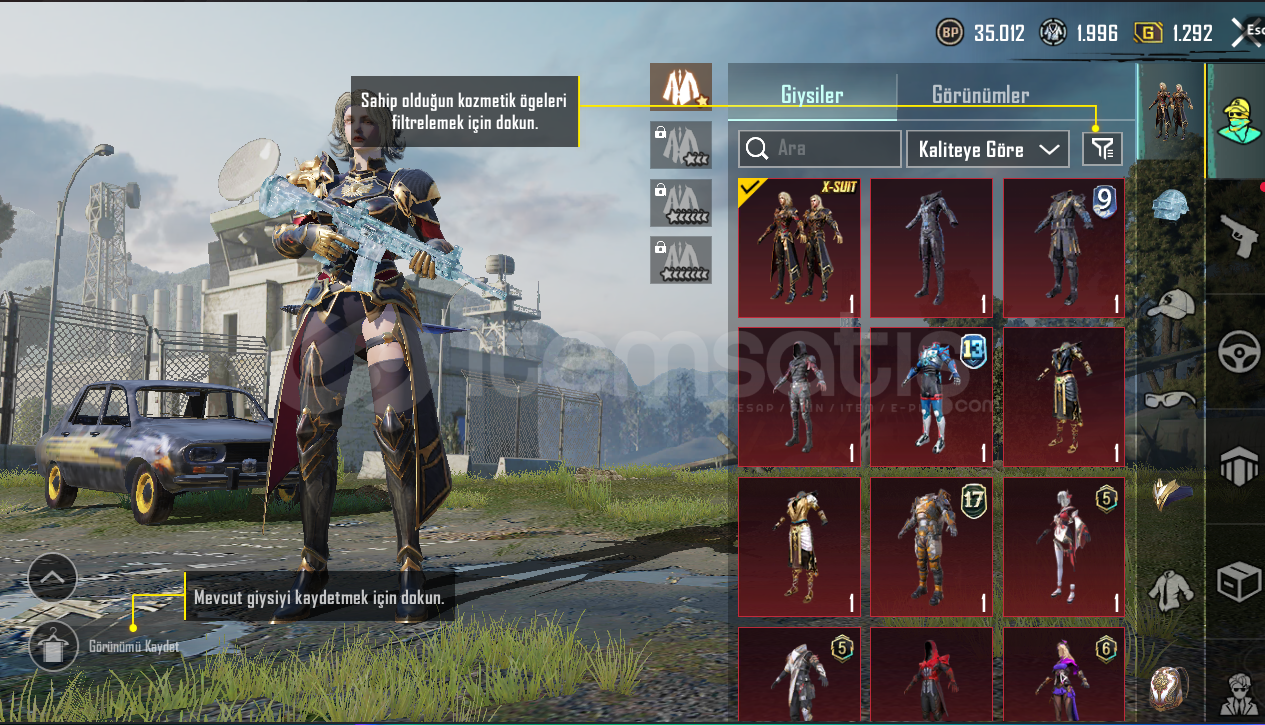Select the level 17 orange armor outfit
This screenshot has width=1265, height=725.
931,546
